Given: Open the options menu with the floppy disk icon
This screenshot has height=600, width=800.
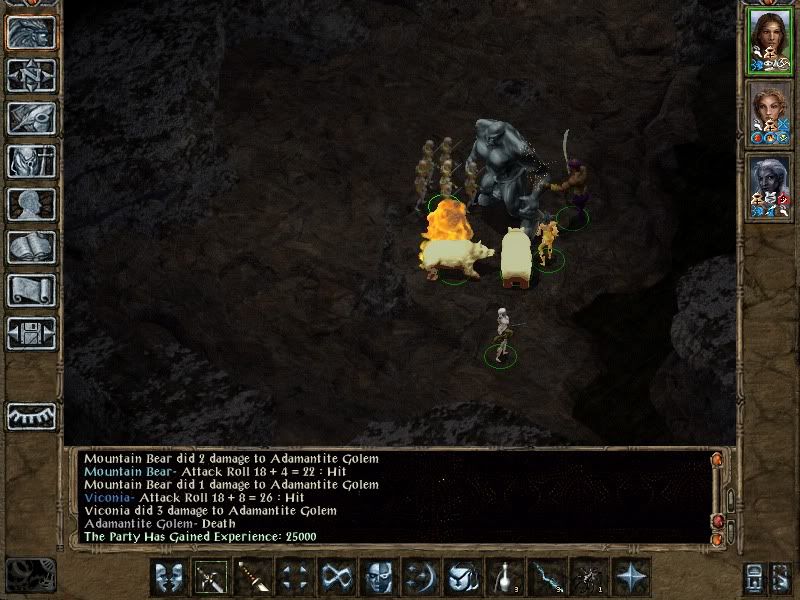Looking at the screenshot, I should (x=30, y=333).
